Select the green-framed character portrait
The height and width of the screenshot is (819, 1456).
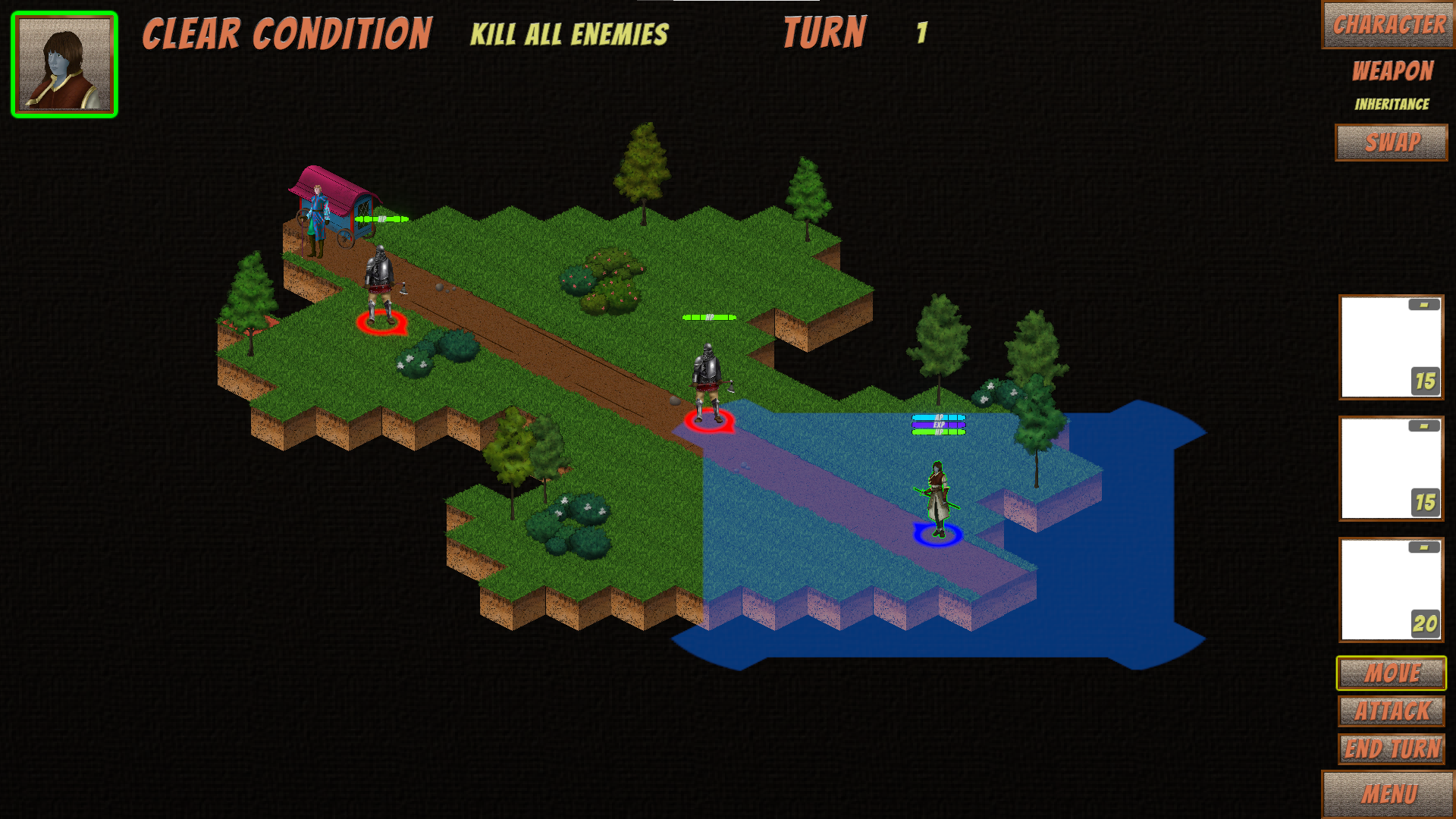coord(64,64)
